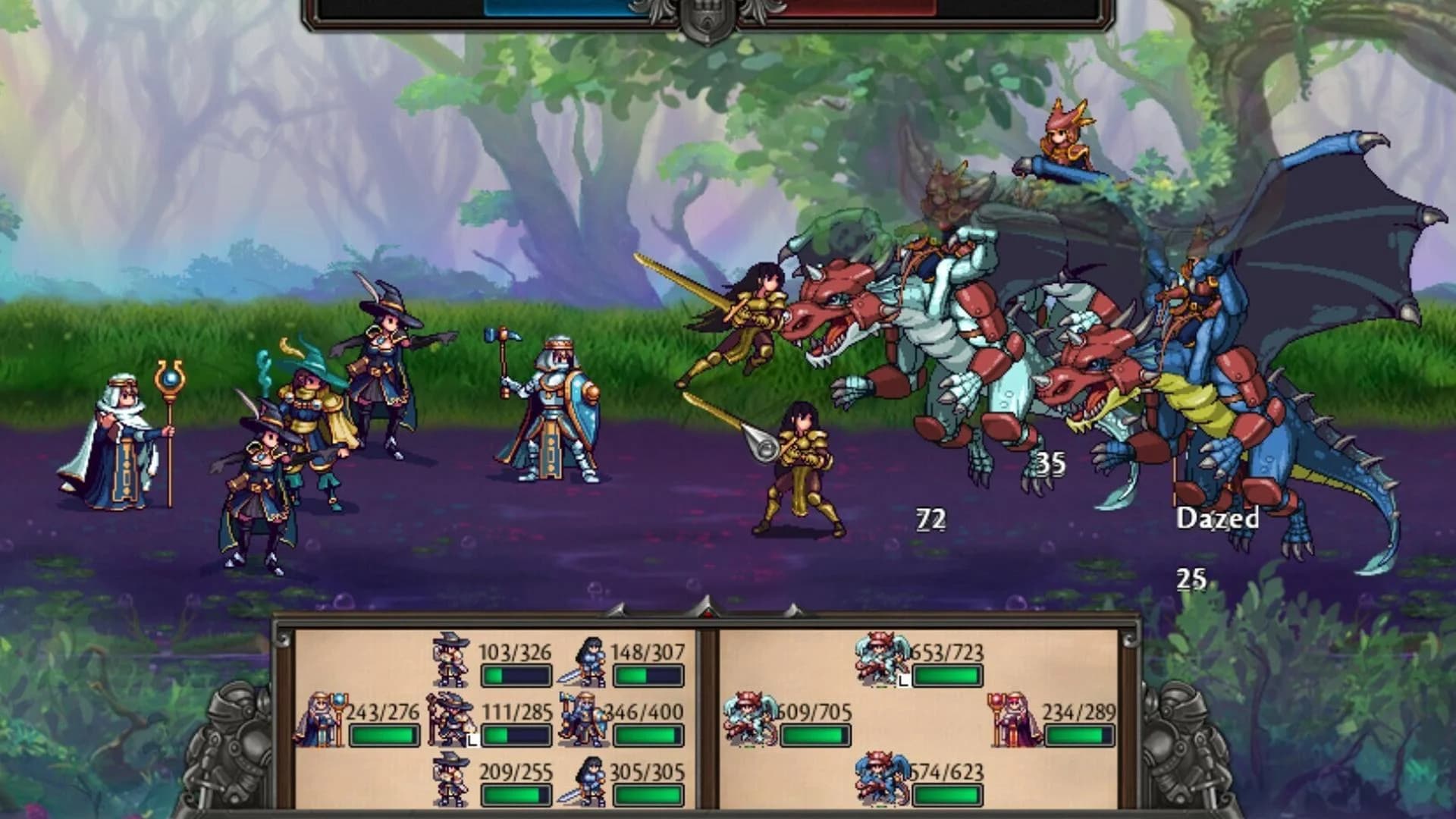Select the swordswoman portrait showing 148/307 HP
This screenshot has height=819, width=1456.
582,660
